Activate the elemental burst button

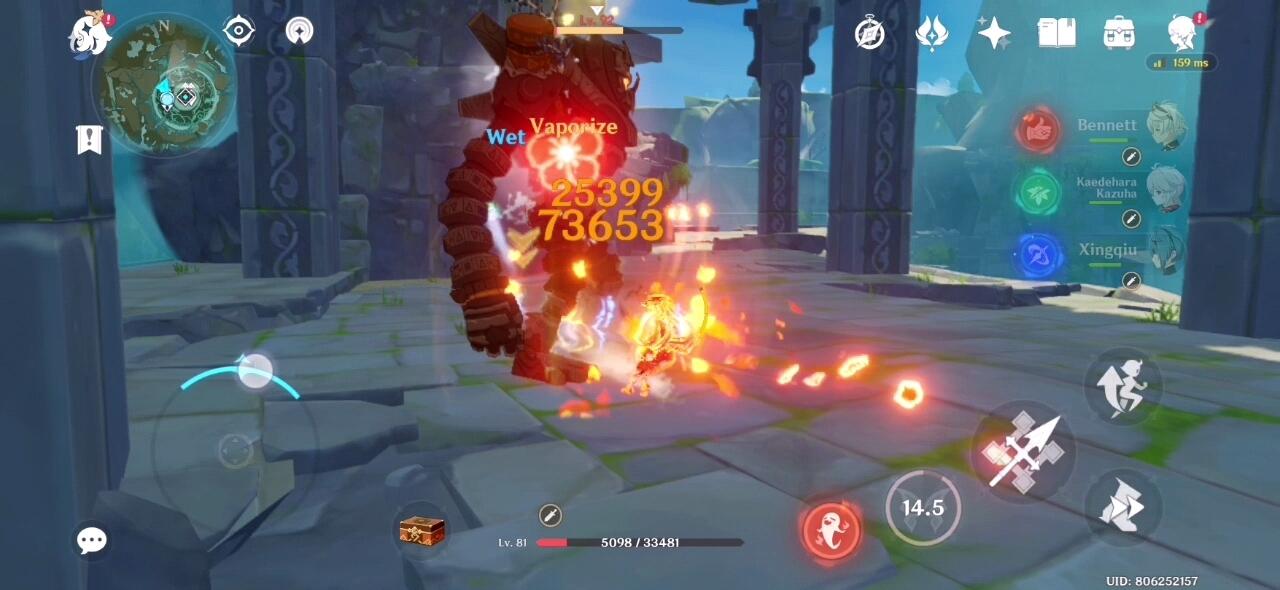(x=831, y=526)
